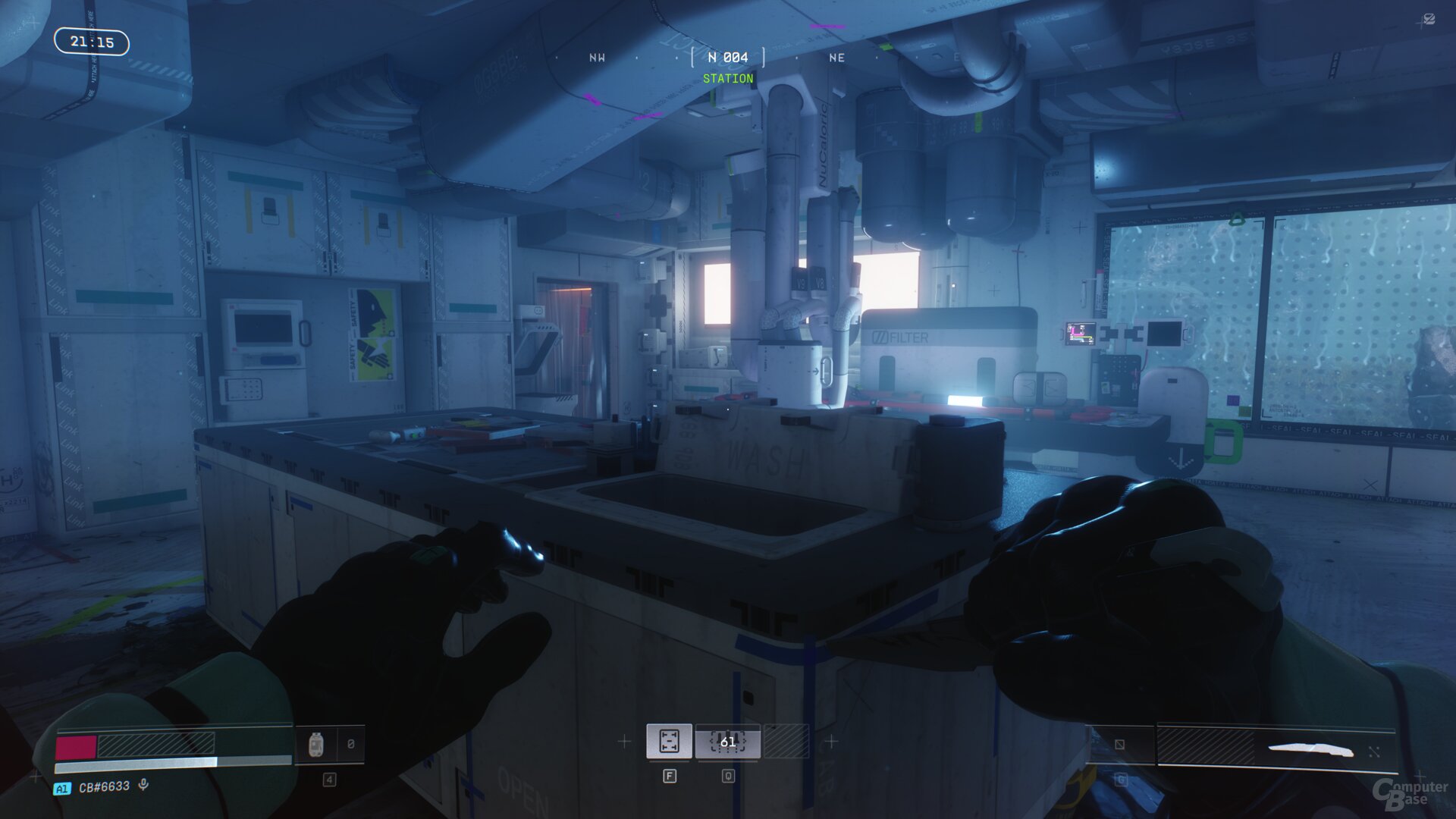
Task: Toggle the microphone icon beside CB#6633
Action: [x=143, y=785]
